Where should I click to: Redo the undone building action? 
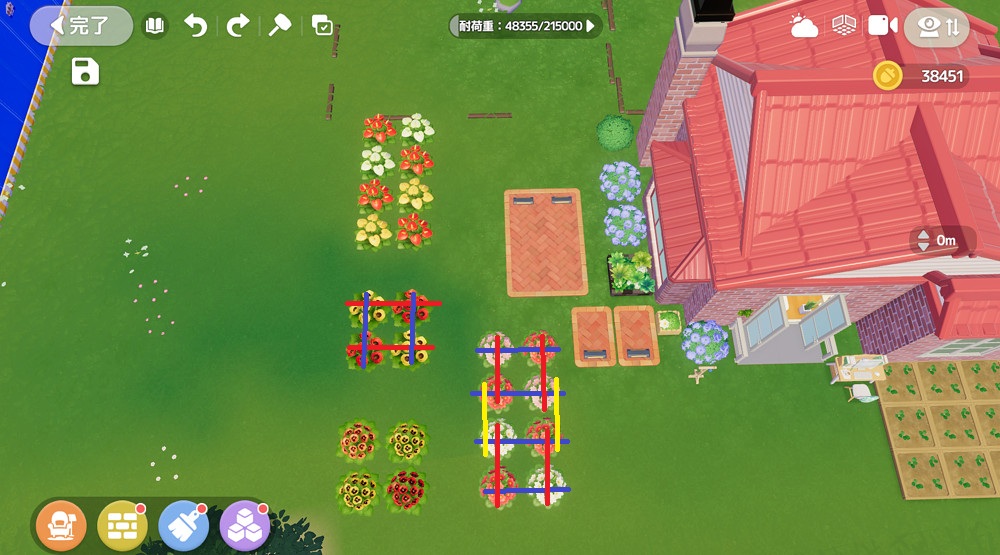pos(237,26)
